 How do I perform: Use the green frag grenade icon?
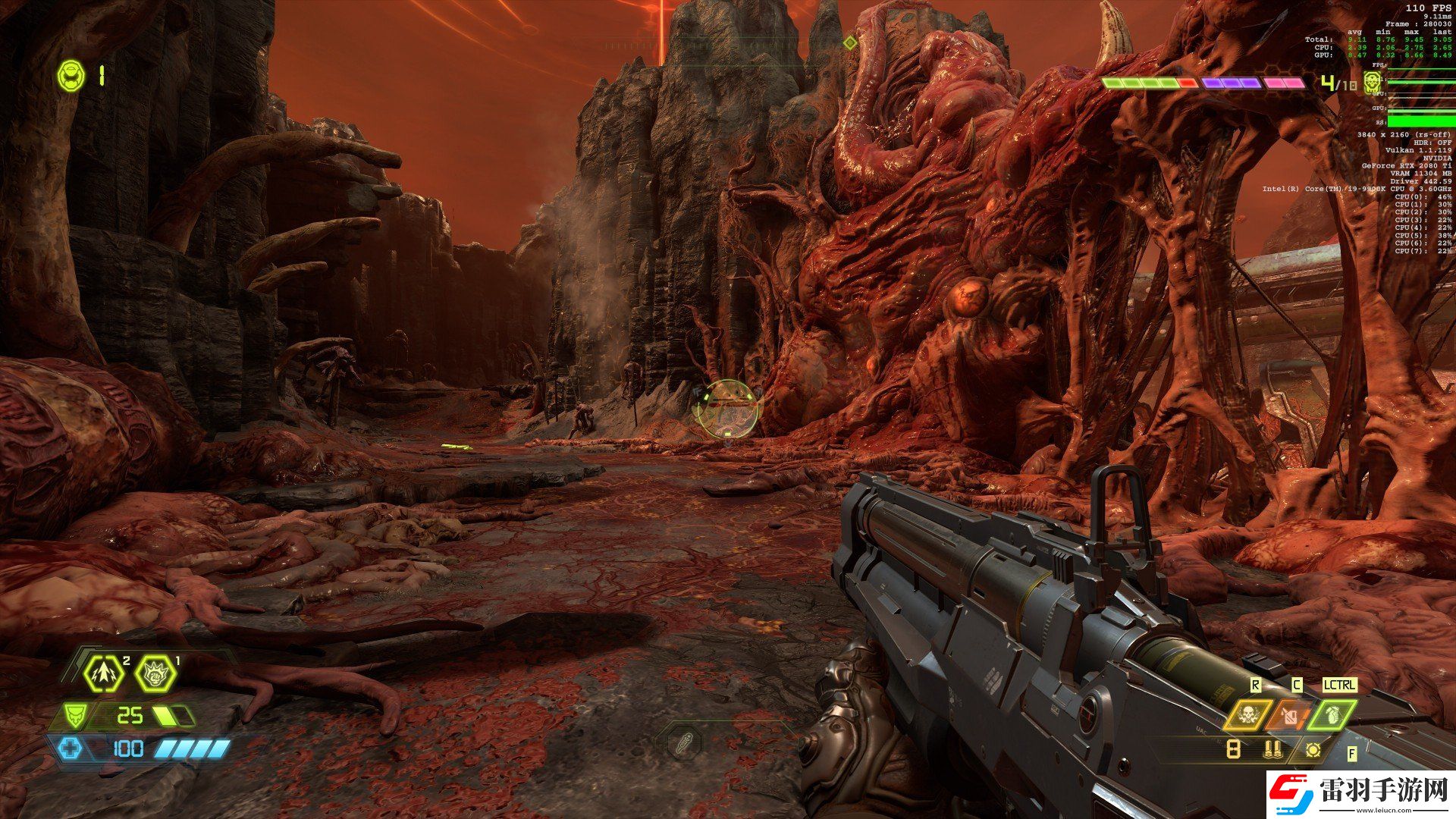1332,714
